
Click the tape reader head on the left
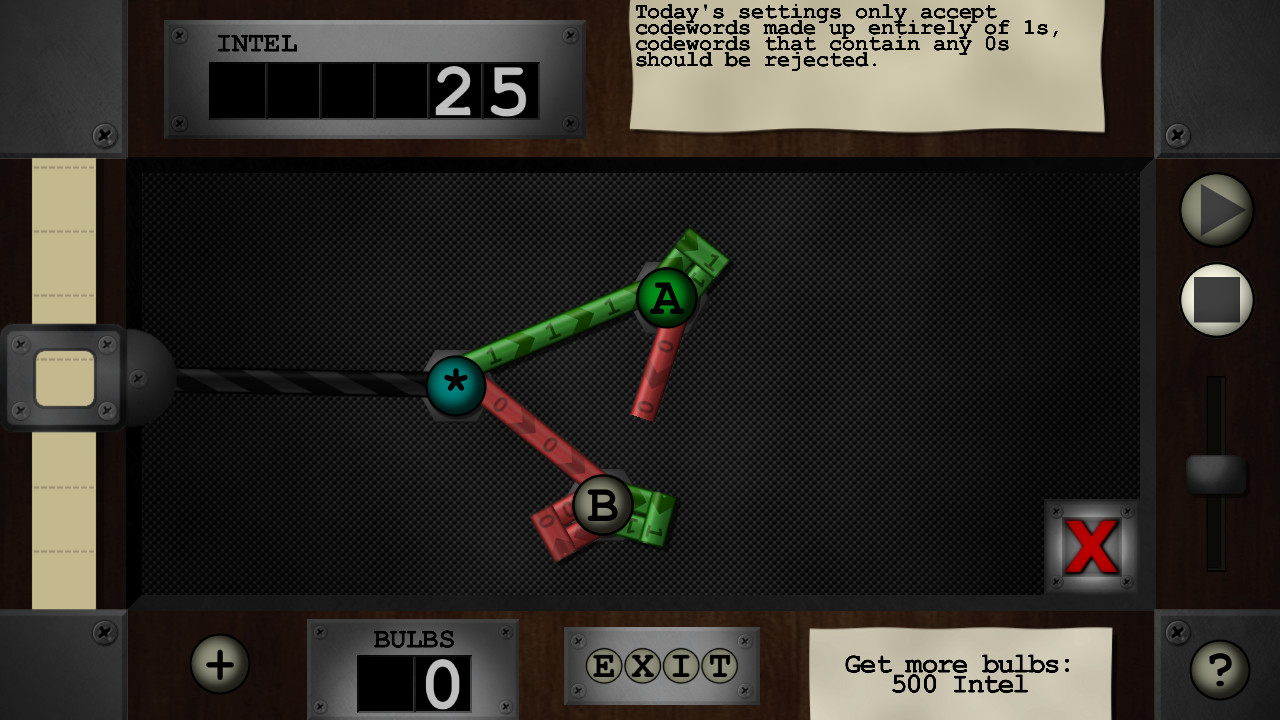click(65, 378)
